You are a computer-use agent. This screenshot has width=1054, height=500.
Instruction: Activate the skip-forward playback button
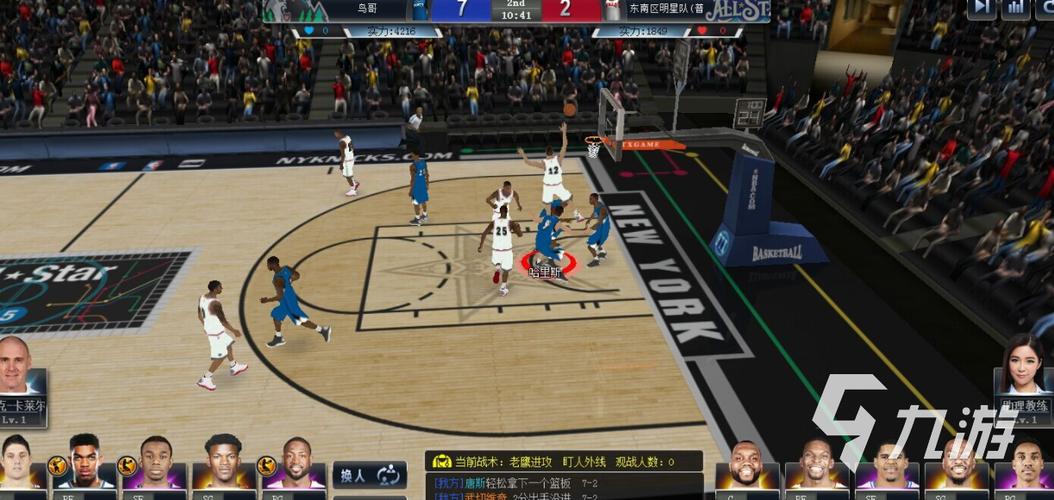[x=982, y=8]
